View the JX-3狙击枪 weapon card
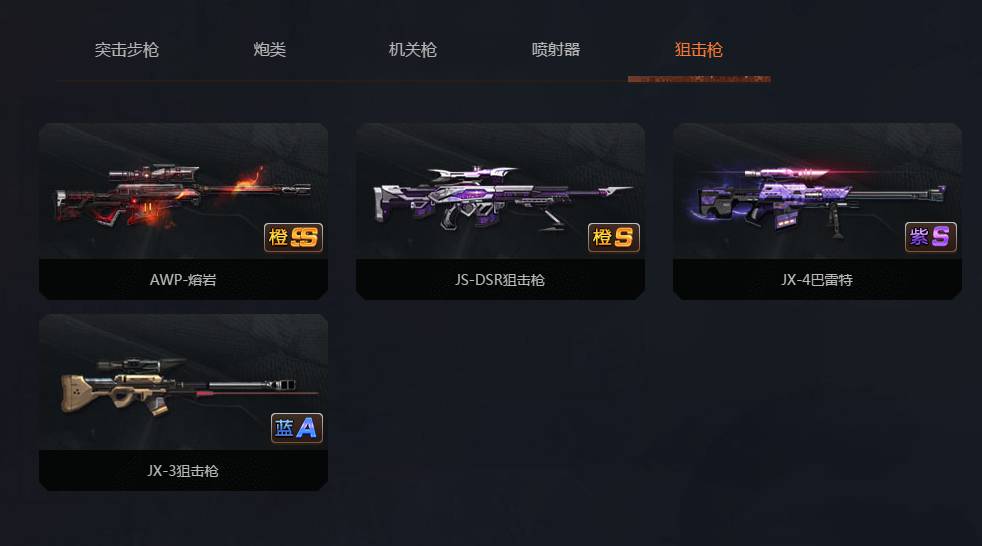The image size is (982, 546). tap(183, 401)
